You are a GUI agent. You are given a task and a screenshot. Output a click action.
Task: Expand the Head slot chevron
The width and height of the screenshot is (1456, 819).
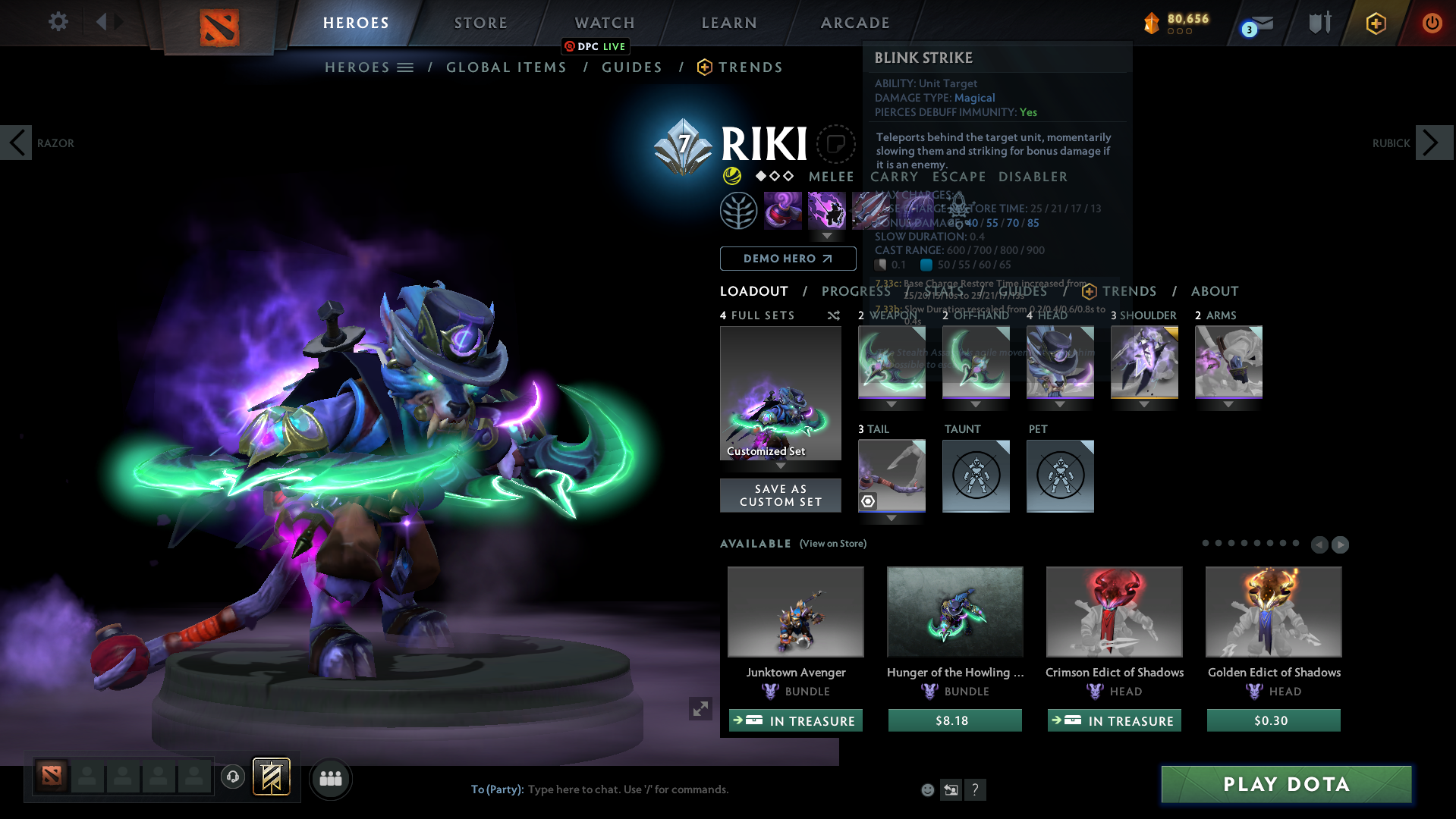(1059, 405)
